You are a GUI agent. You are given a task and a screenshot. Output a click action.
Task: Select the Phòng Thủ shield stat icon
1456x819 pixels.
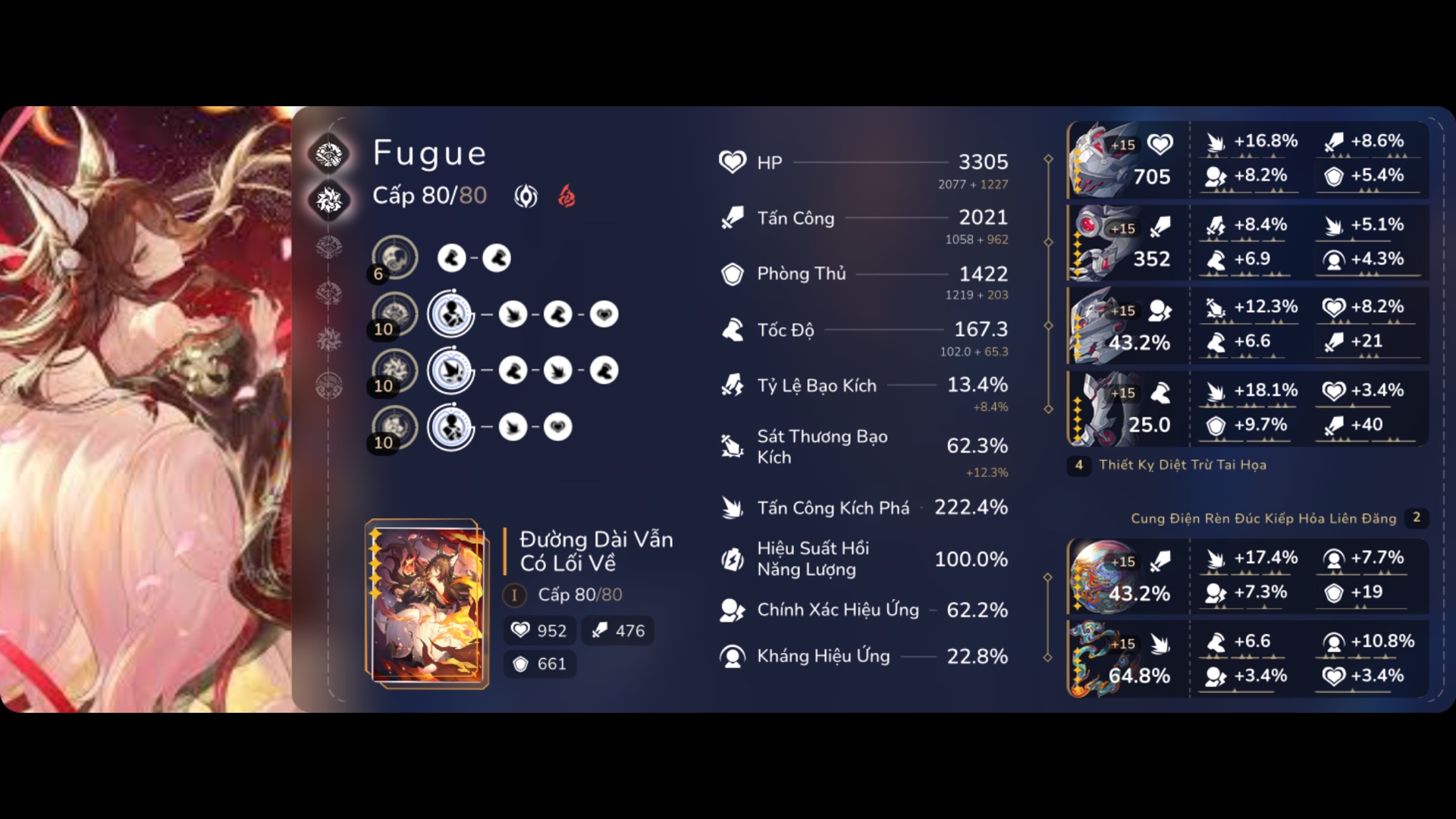pos(732,274)
